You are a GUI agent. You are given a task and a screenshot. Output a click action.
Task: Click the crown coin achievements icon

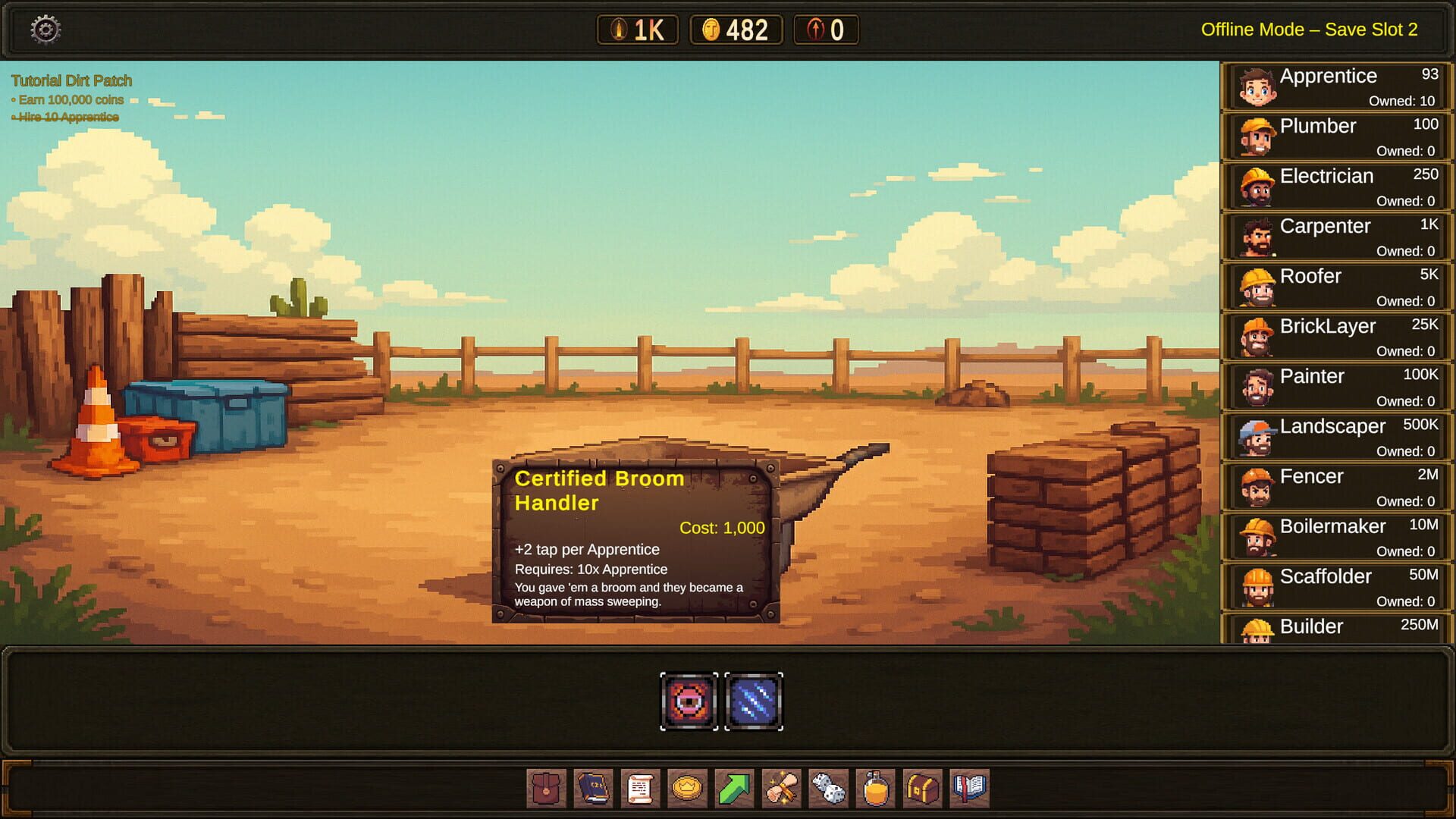pos(688,789)
